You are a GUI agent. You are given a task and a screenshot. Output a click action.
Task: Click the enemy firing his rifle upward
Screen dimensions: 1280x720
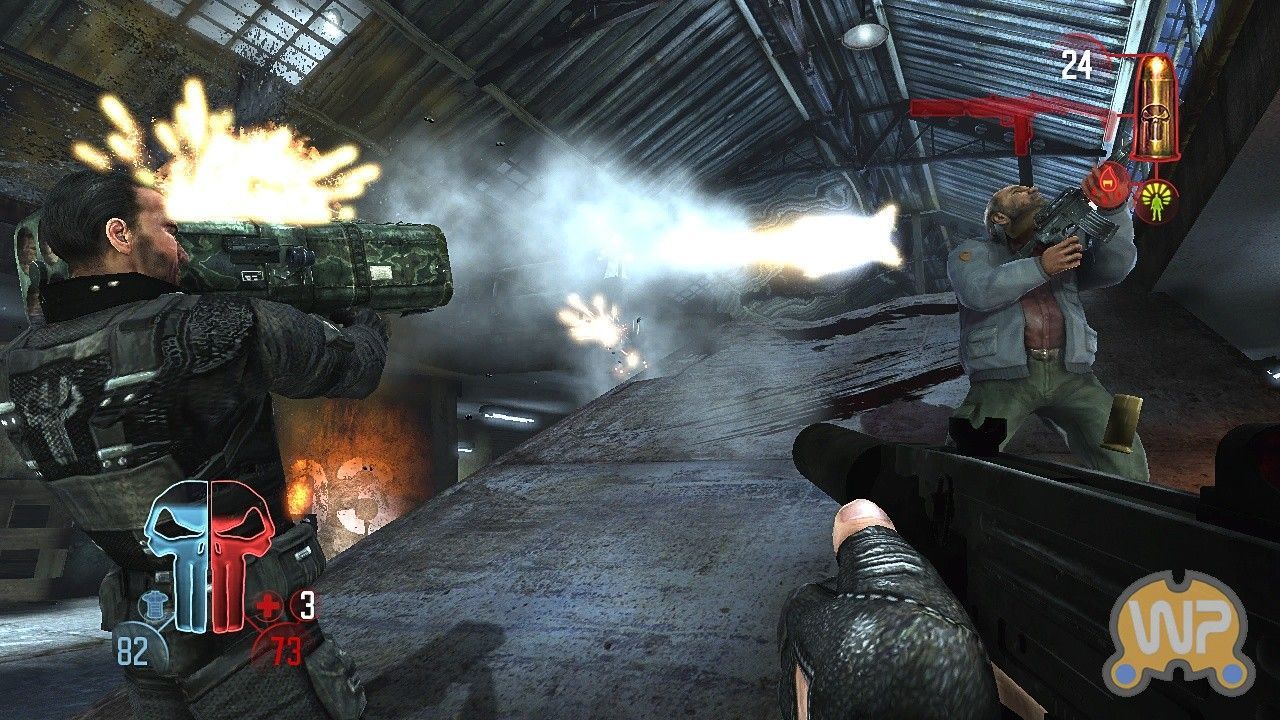click(1020, 300)
